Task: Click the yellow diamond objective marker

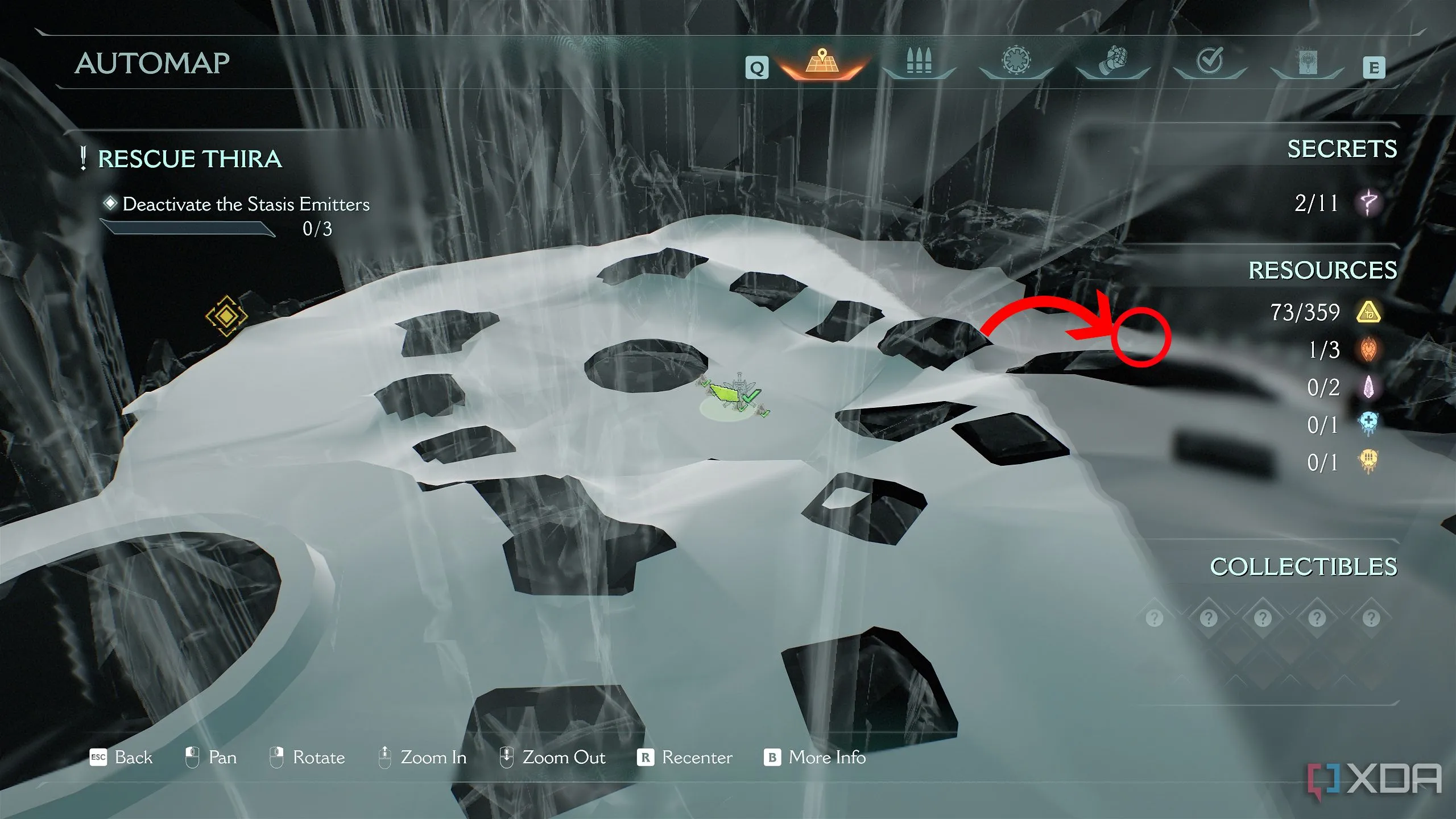Action: click(226, 316)
